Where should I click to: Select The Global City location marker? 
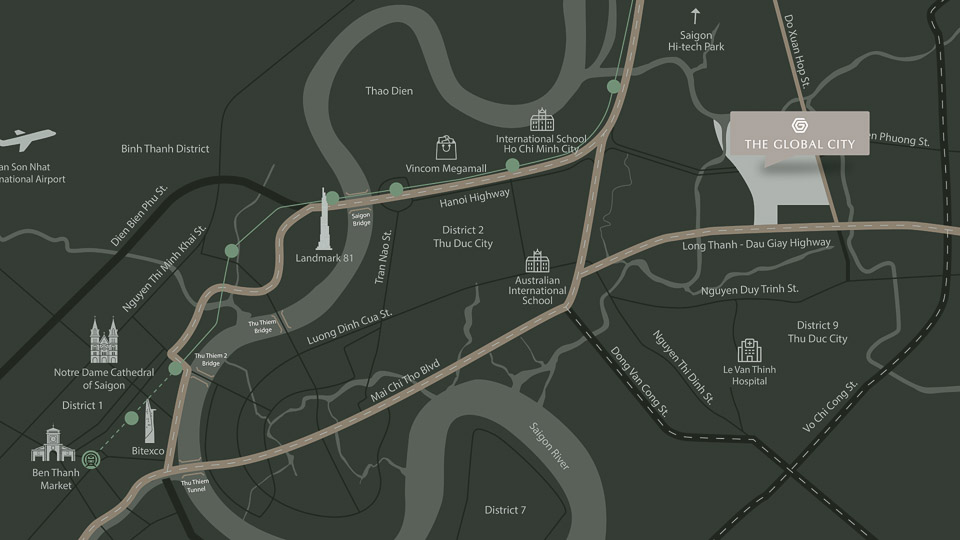click(x=799, y=133)
